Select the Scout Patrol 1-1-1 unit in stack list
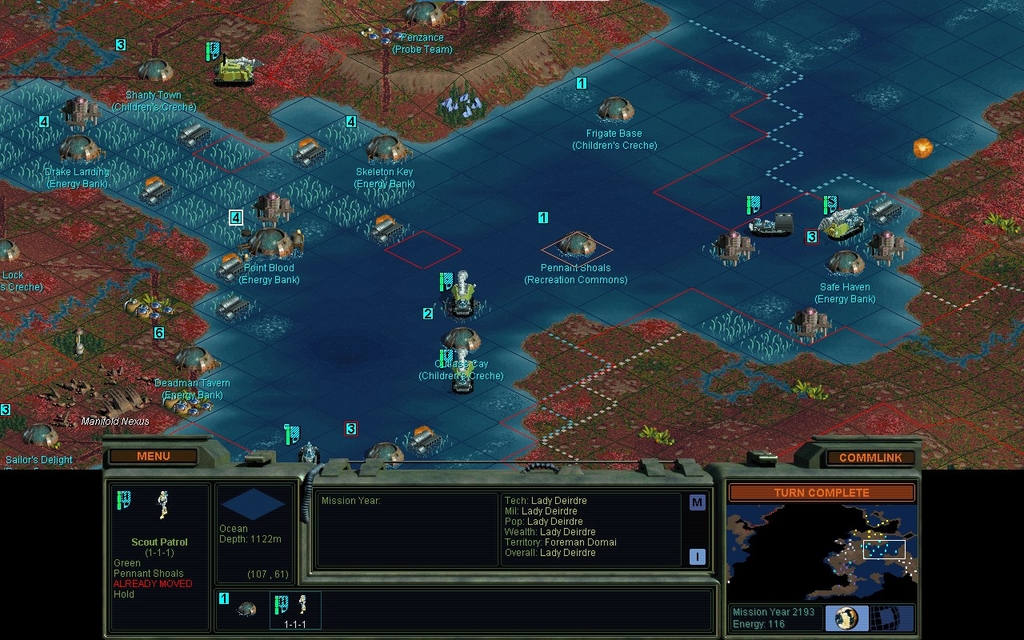Viewport: 1024px width, 640px height. (x=294, y=610)
